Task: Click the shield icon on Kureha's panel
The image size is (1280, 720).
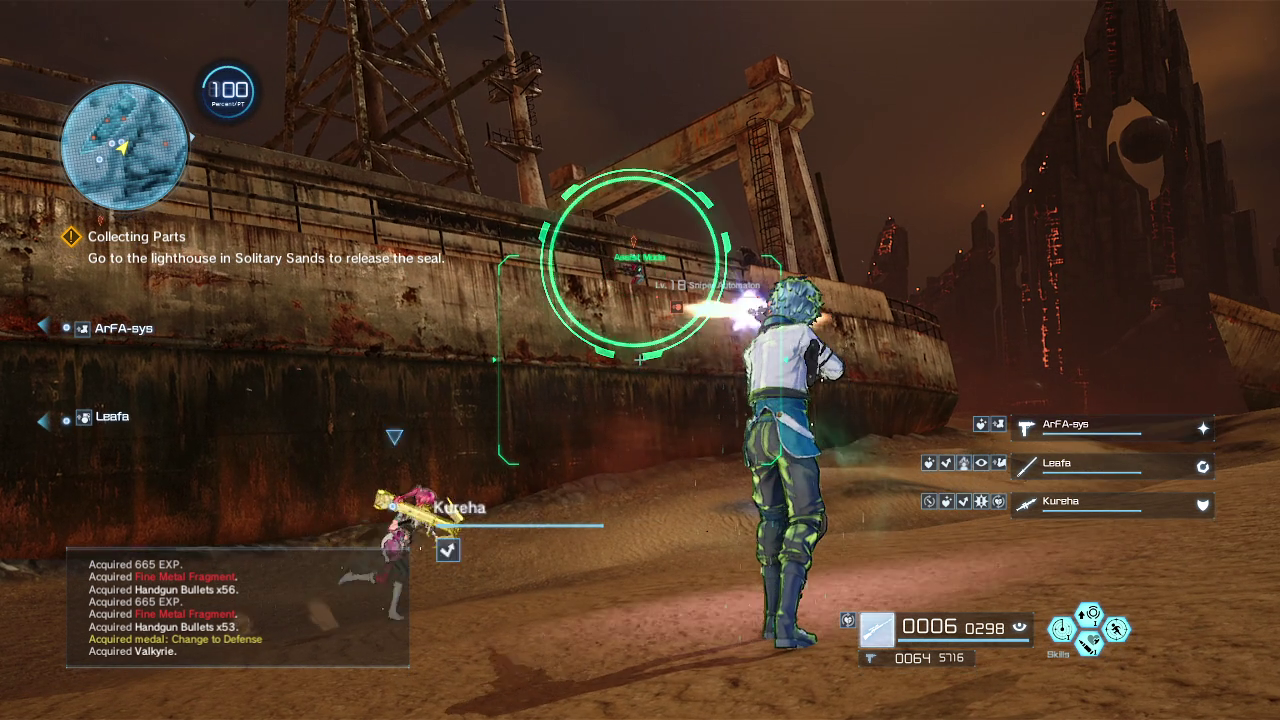Action: click(1203, 505)
